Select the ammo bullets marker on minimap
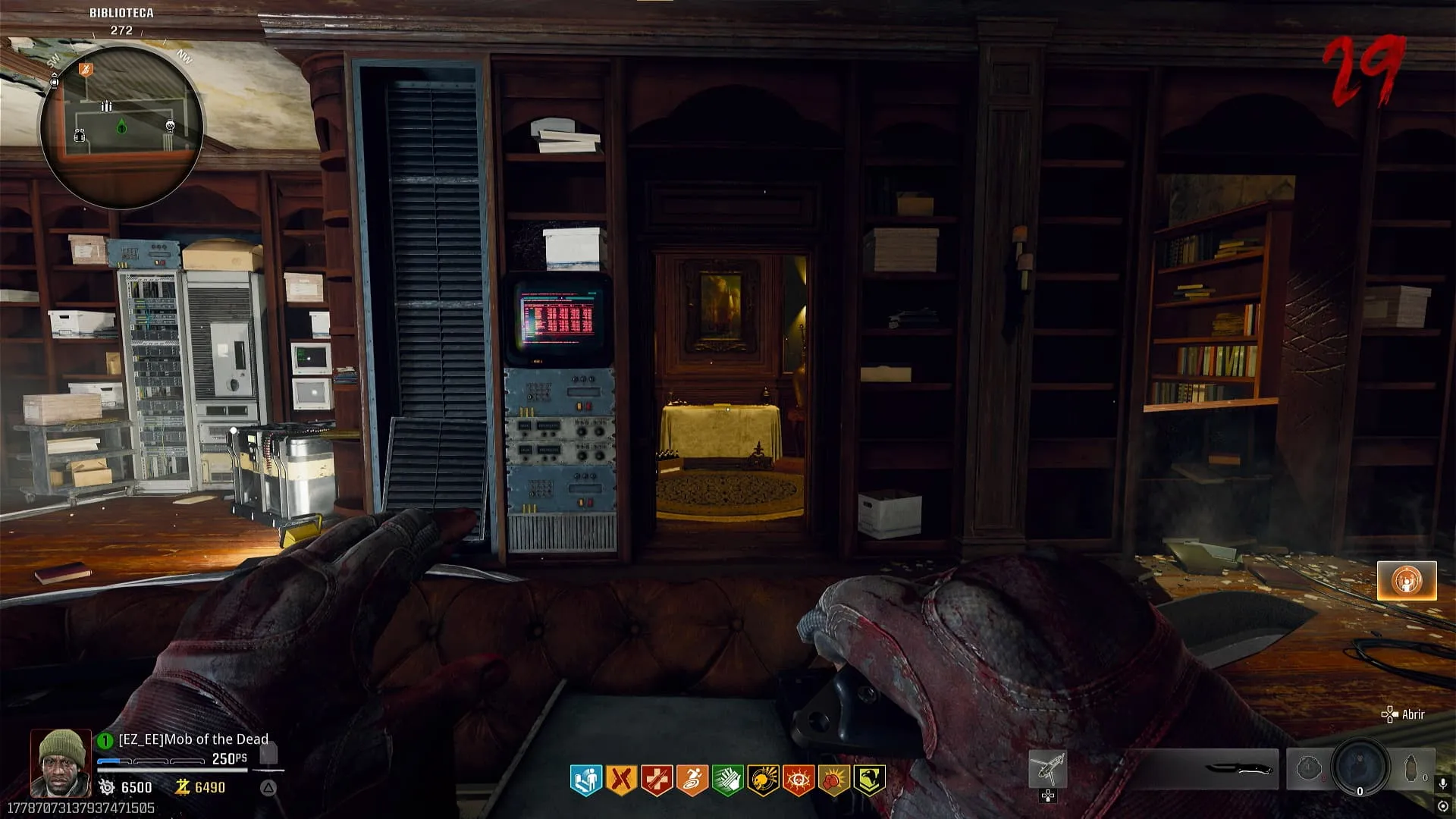 click(x=107, y=107)
